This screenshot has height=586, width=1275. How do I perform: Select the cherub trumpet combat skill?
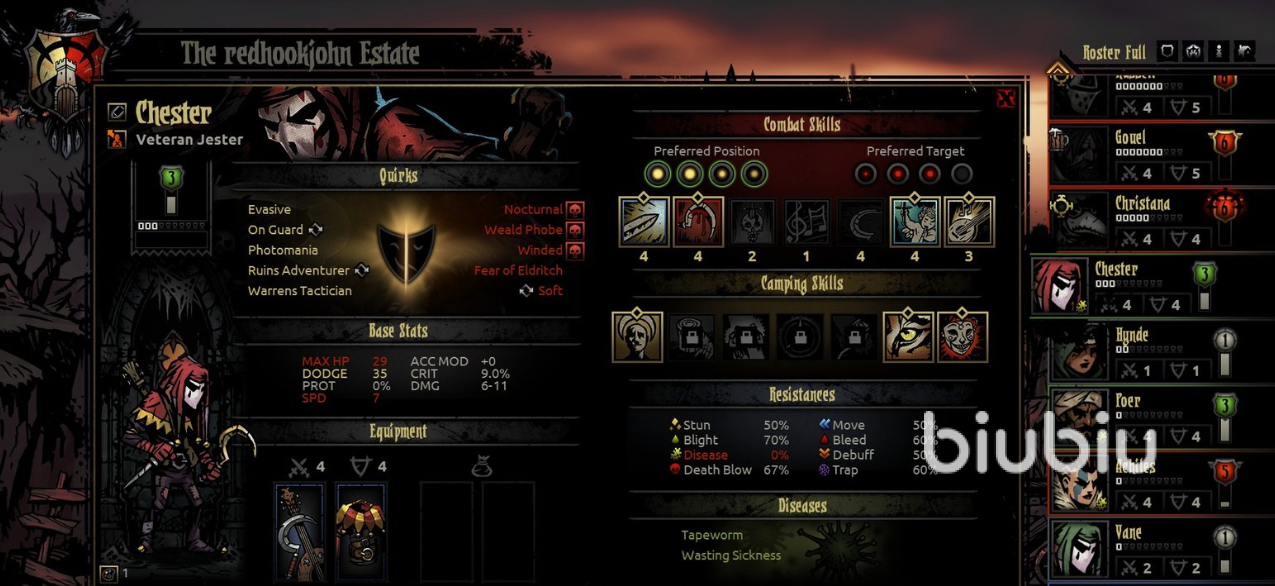[x=915, y=221]
